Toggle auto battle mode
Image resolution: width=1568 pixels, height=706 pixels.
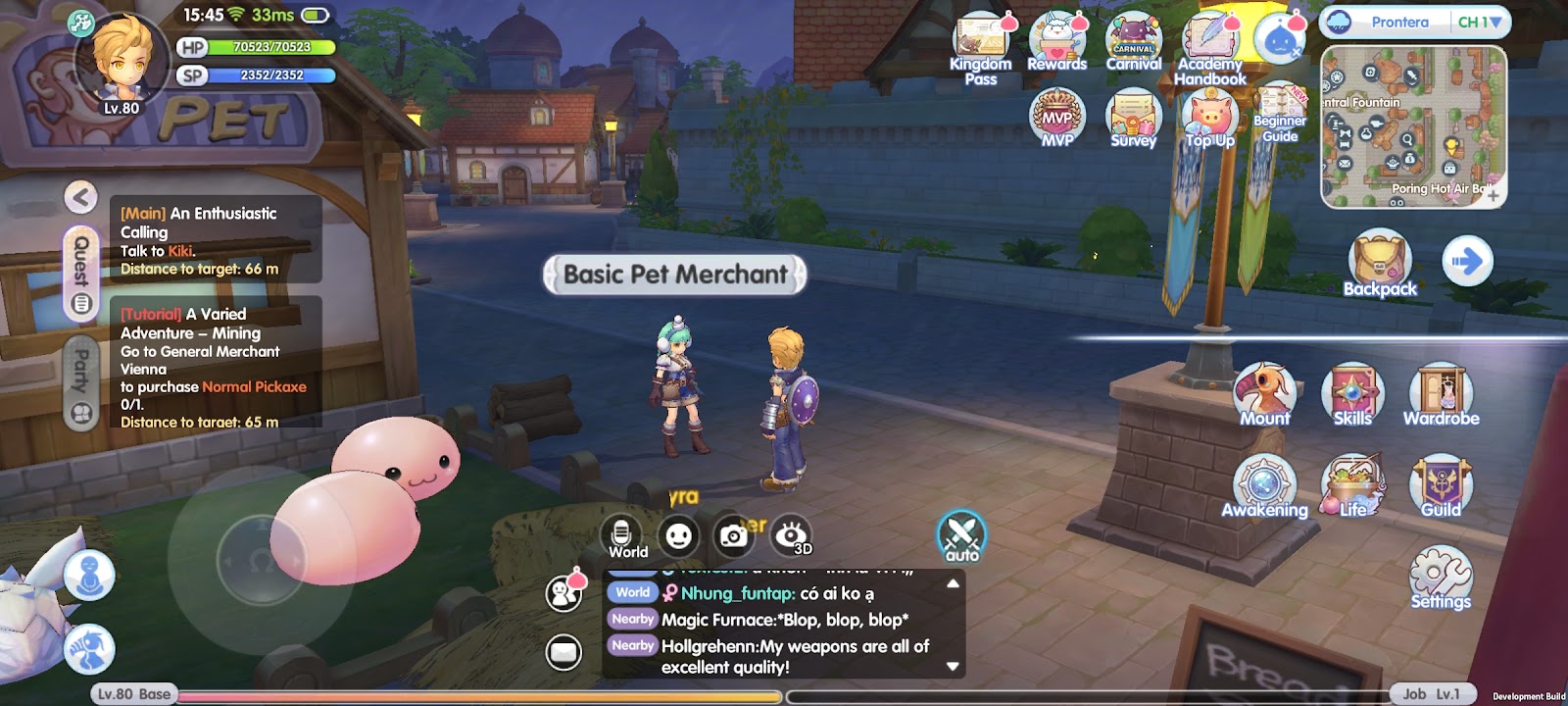click(x=961, y=536)
